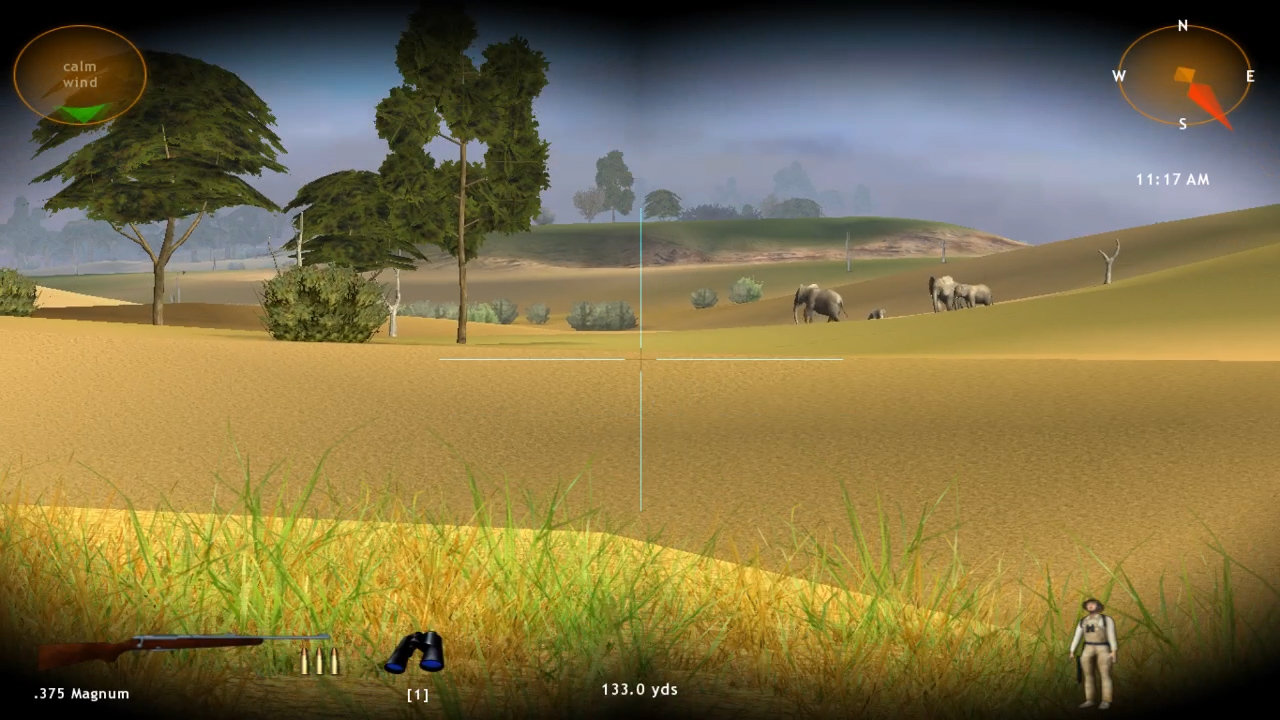Expand the ammo counter readout [1]
Screen dimensions: 1280x720
417,693
